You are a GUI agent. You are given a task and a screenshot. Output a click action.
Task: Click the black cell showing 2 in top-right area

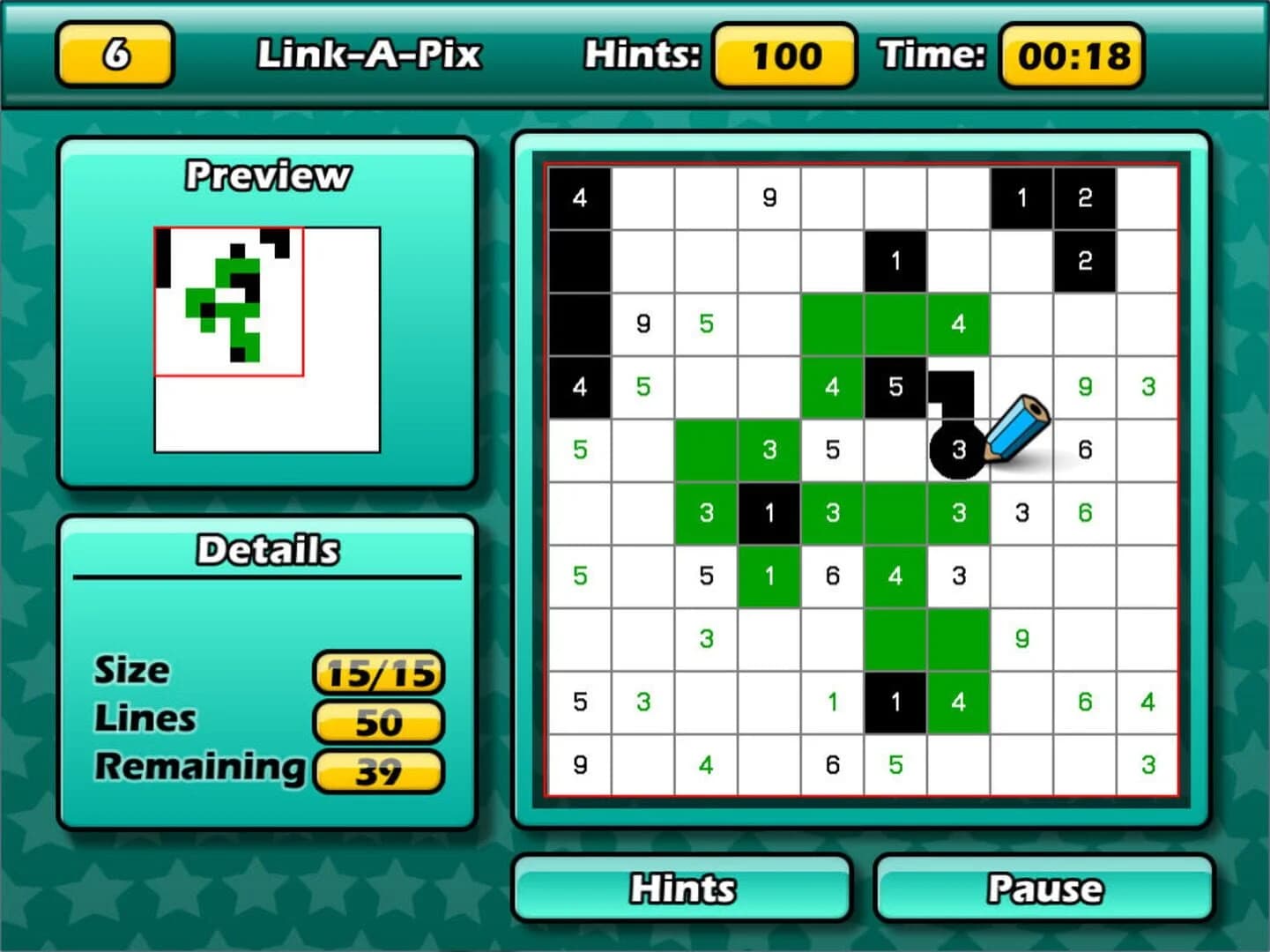click(x=1085, y=197)
